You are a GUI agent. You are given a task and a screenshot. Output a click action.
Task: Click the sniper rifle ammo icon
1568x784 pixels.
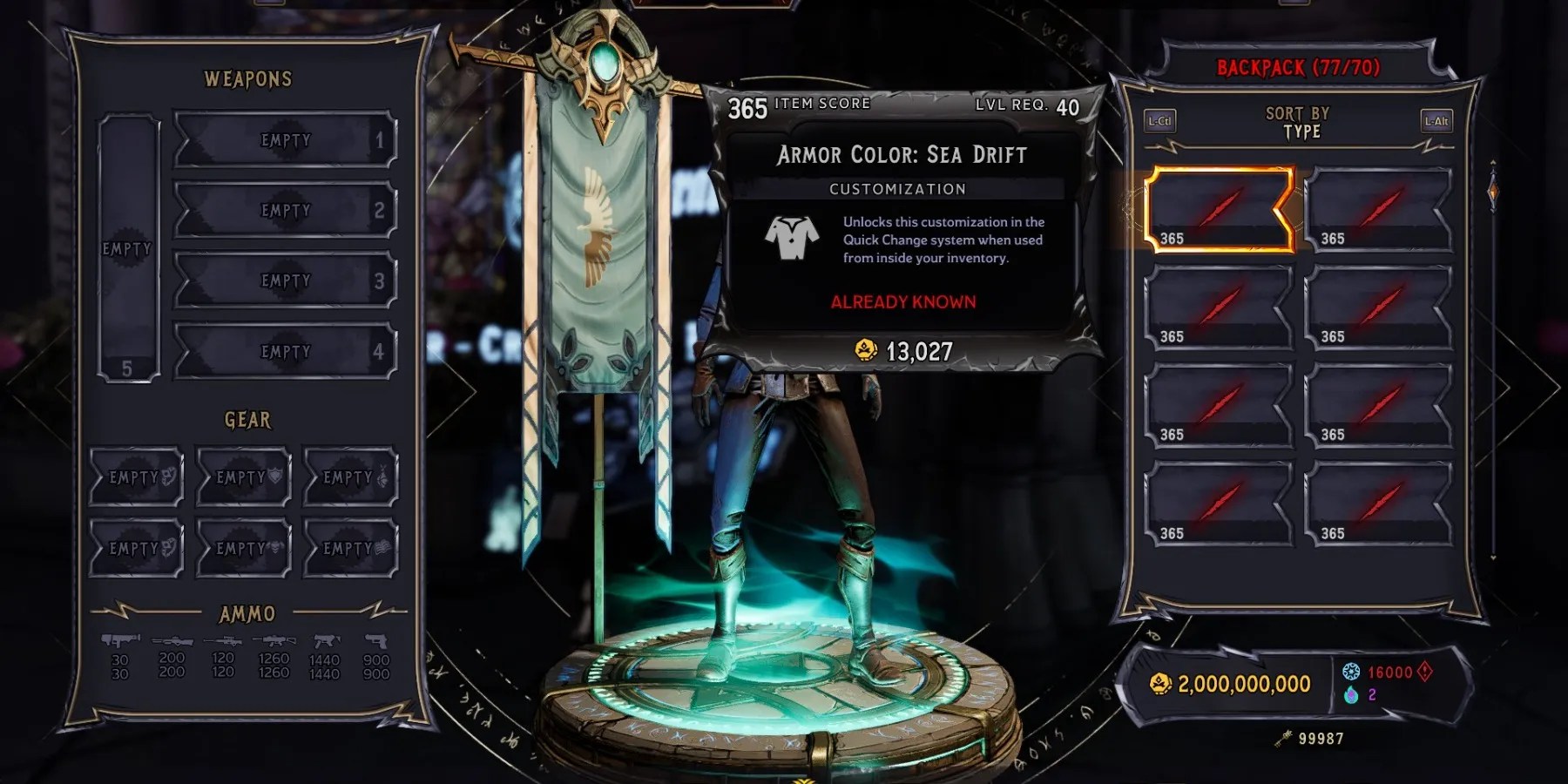tap(222, 641)
